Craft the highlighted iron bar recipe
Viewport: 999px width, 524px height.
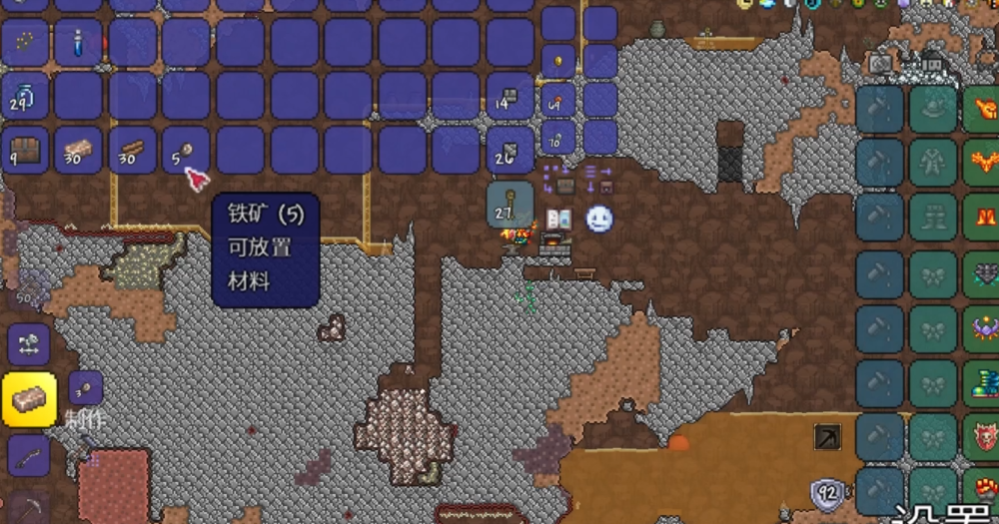pyautogui.click(x=29, y=400)
